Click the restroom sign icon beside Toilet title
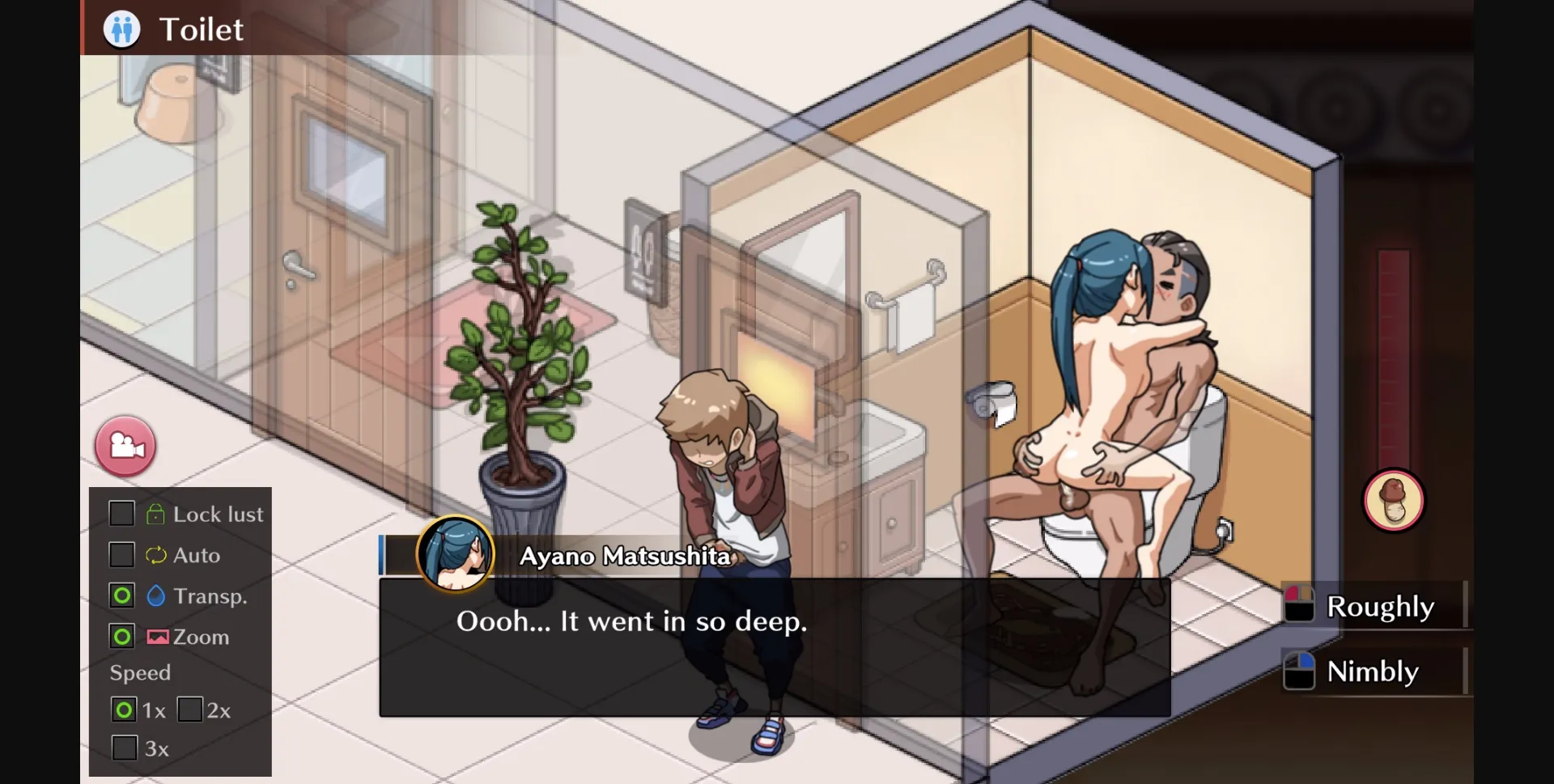 (121, 28)
